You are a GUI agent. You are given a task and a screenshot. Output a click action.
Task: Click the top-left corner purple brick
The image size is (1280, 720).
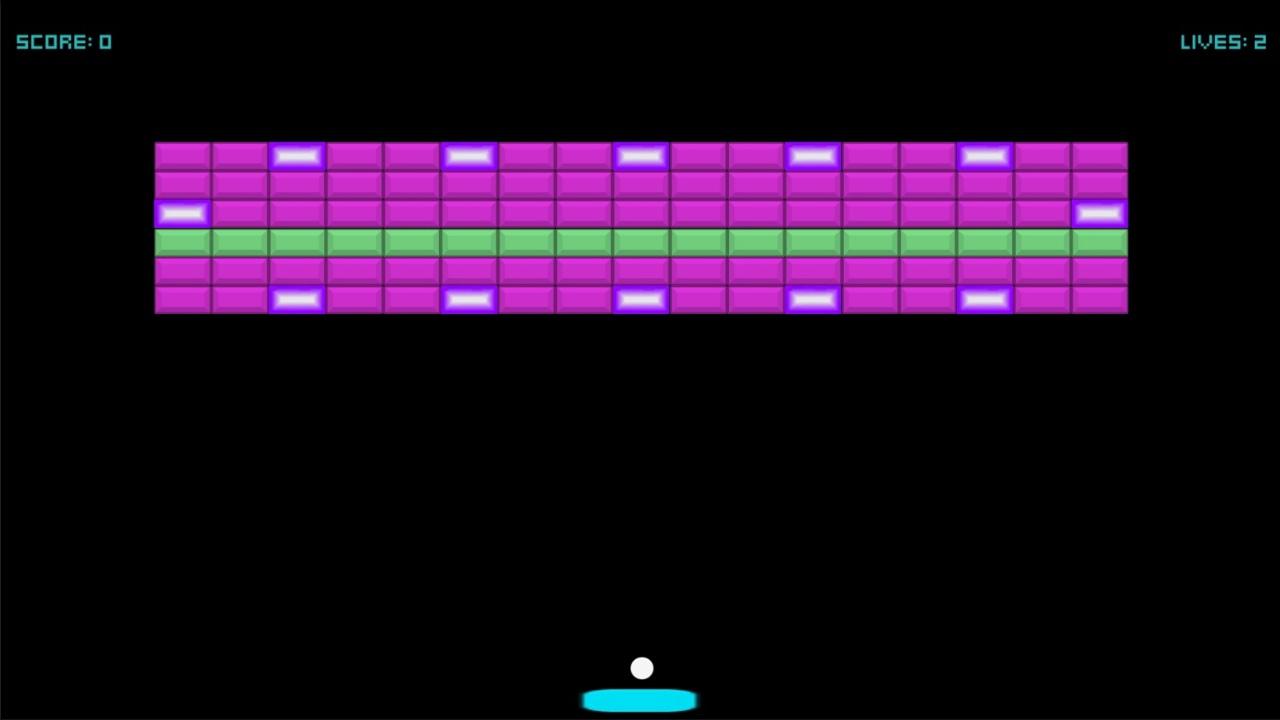coord(182,155)
